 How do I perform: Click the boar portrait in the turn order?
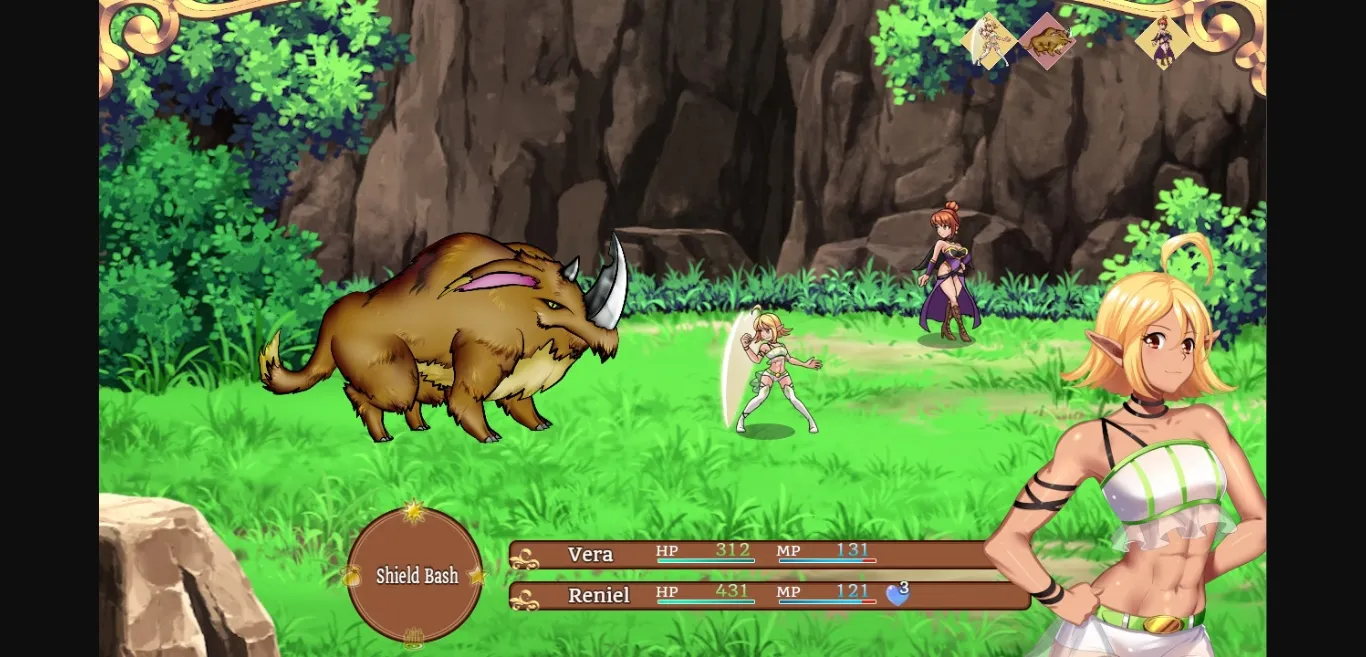tap(1047, 42)
